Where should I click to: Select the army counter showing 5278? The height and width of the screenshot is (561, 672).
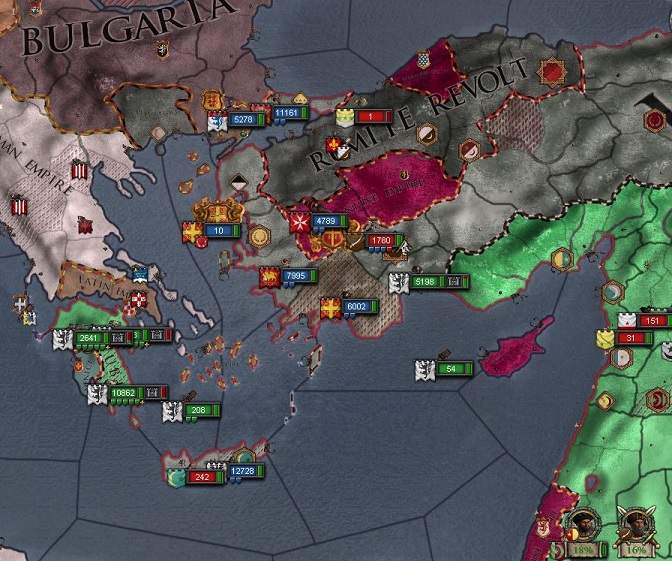(x=245, y=120)
